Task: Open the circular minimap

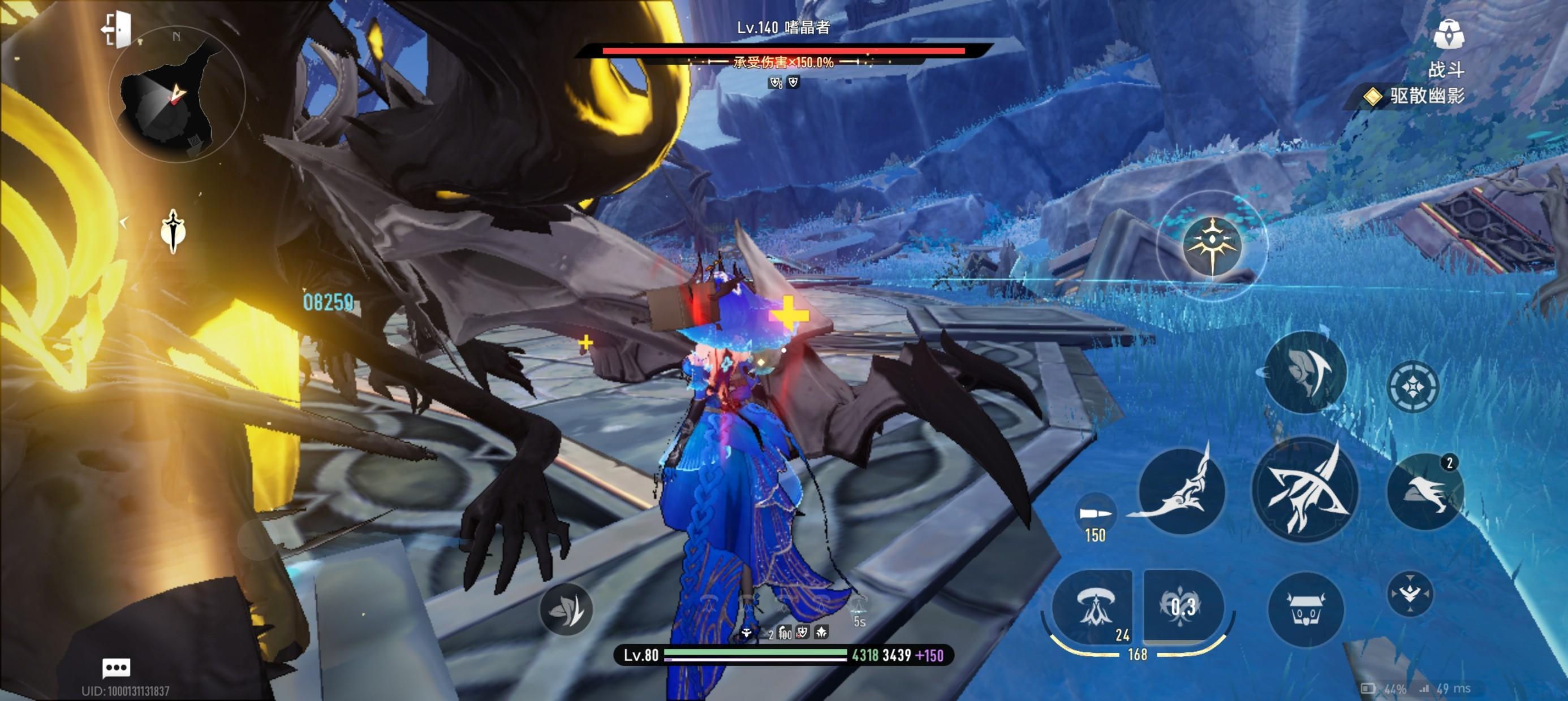Action: pos(176,95)
